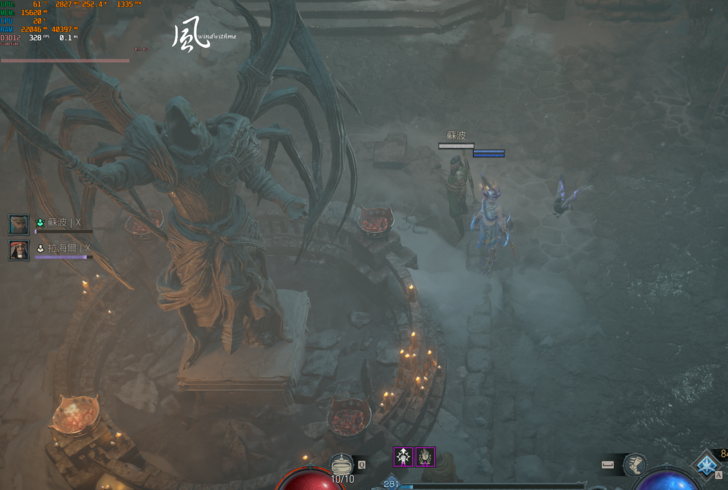728x490 pixels.
Task: Select the 蘇波 party member portrait
Action: 19,224
